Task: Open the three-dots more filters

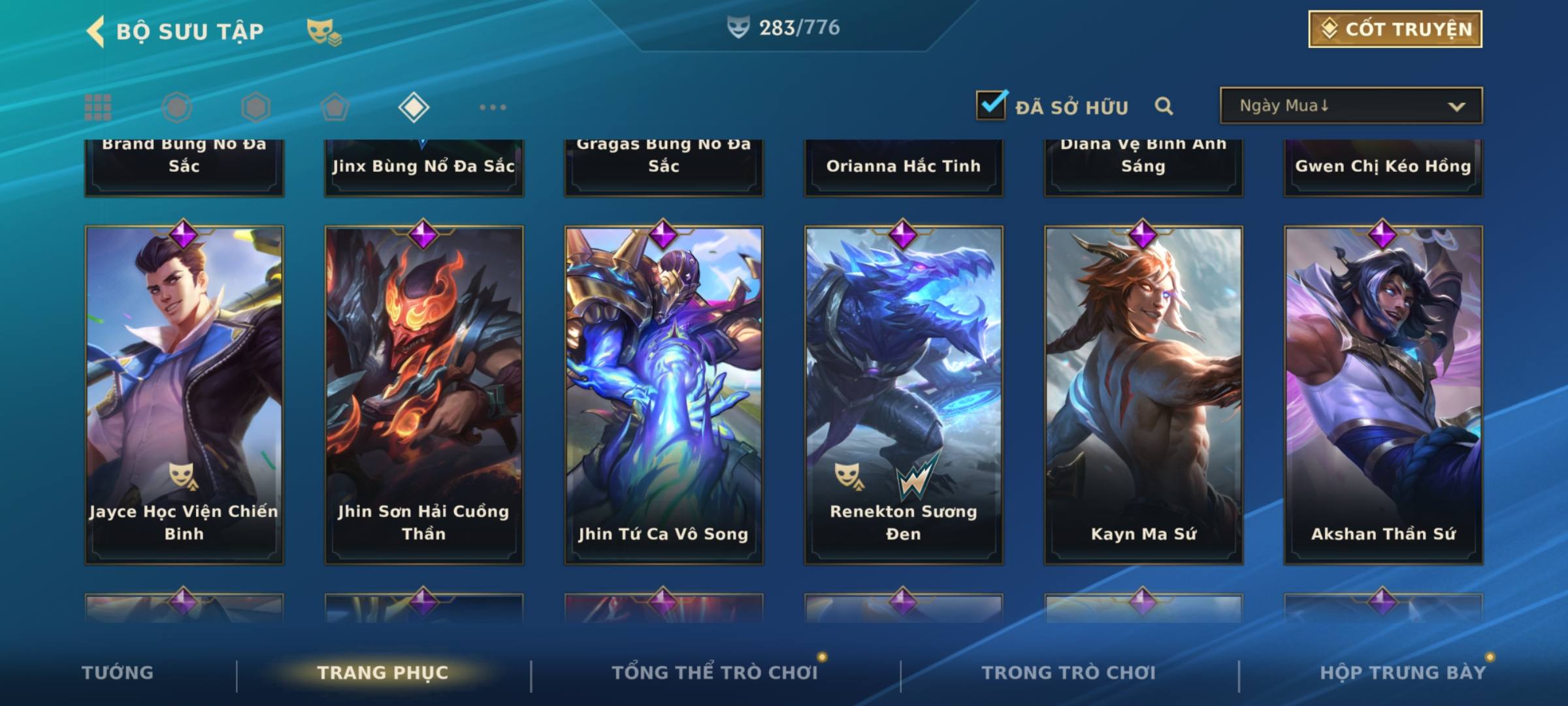Action: point(493,107)
